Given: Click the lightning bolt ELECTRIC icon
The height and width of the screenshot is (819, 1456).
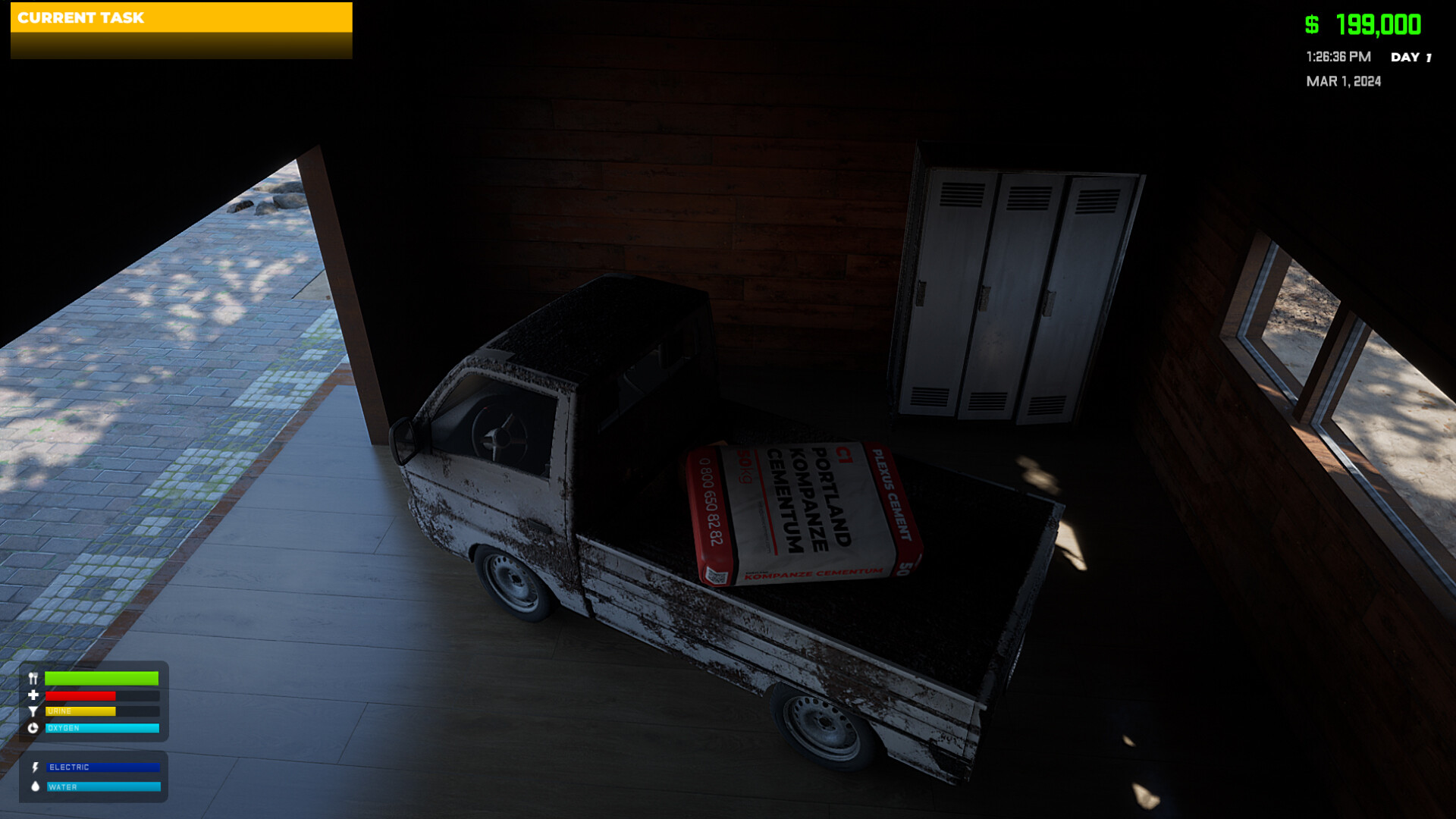Looking at the screenshot, I should 36,767.
